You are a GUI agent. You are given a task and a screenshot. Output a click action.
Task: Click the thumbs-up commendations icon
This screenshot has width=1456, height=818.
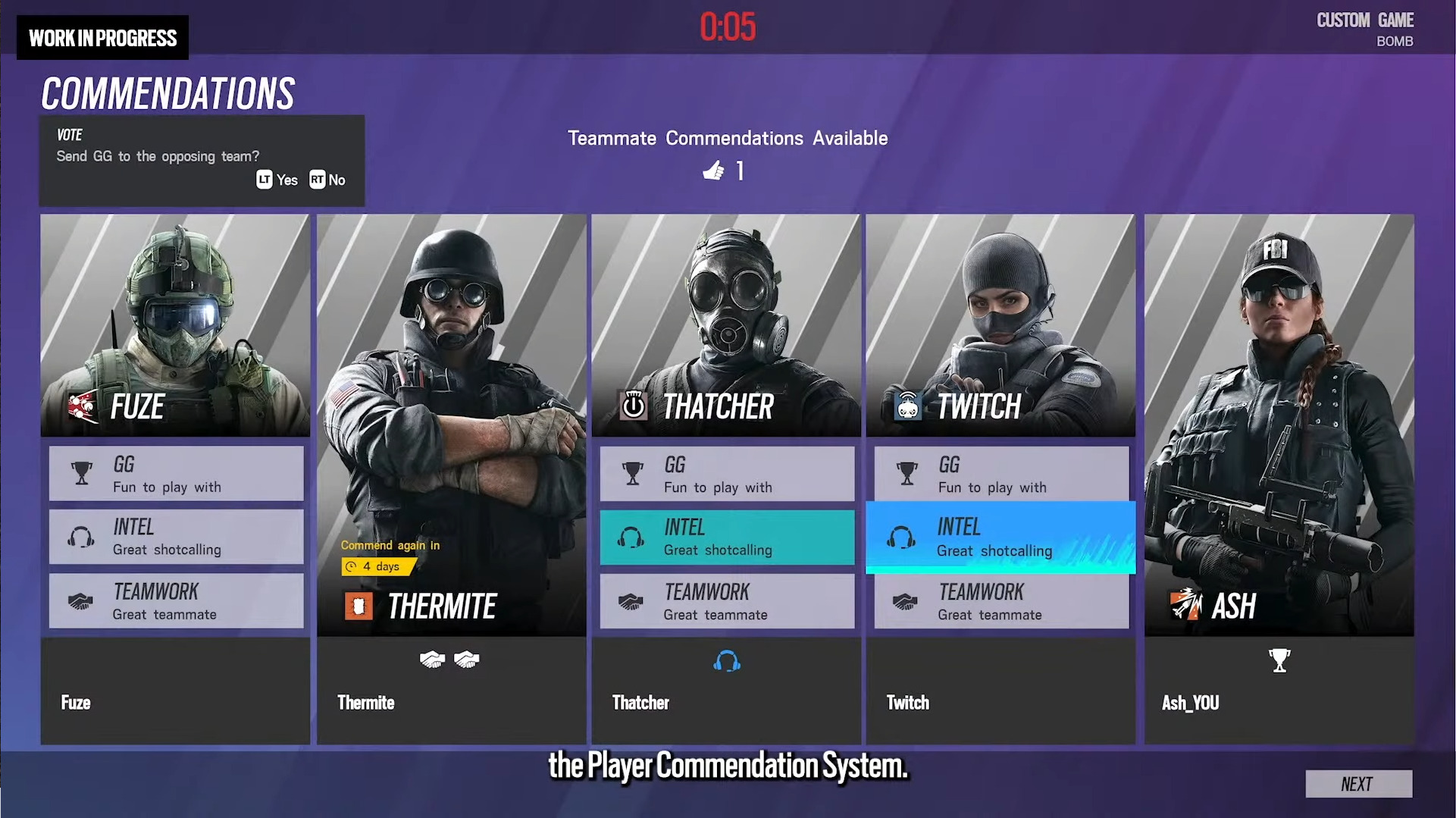click(x=713, y=171)
